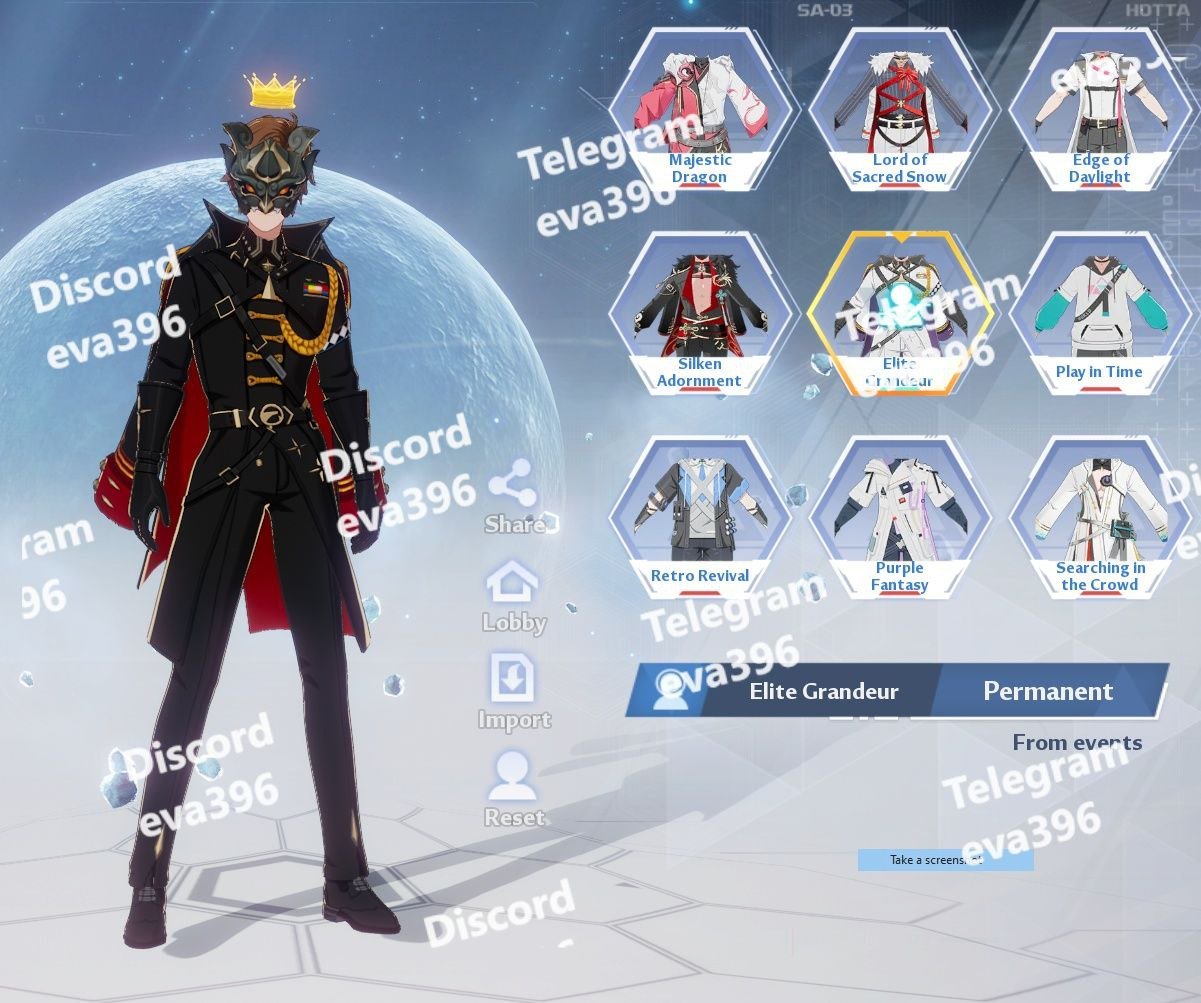Reset the character appearance

tap(514, 788)
